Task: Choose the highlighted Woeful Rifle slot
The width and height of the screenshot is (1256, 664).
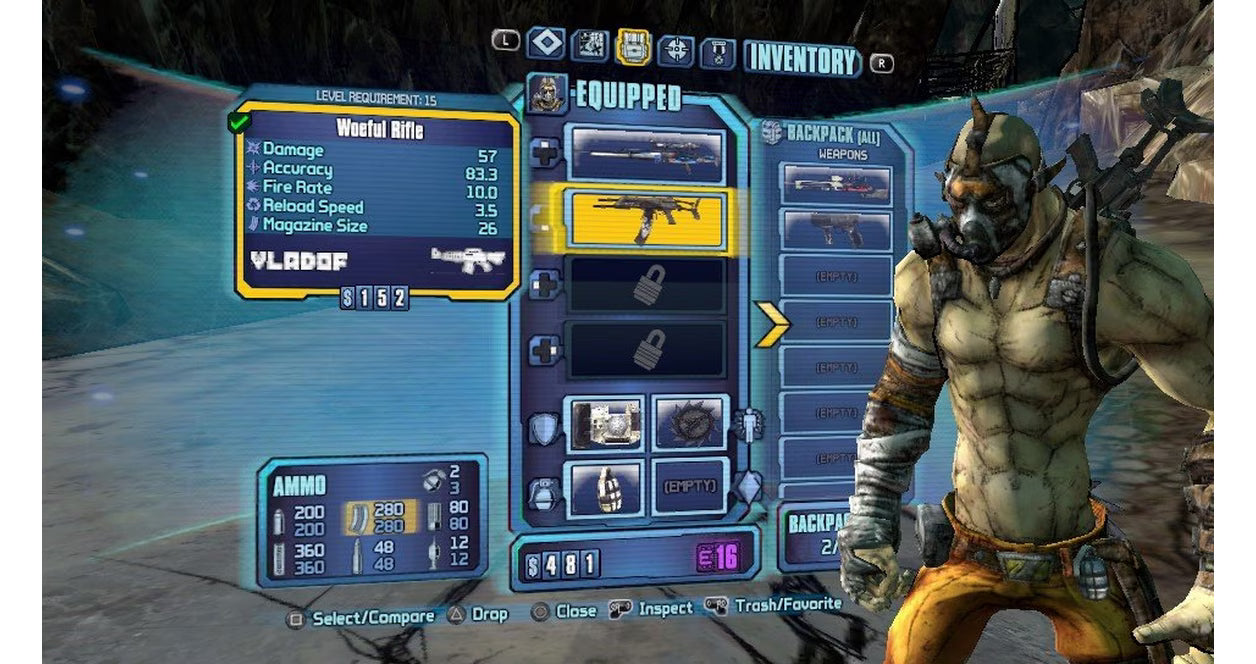Action: pos(645,219)
